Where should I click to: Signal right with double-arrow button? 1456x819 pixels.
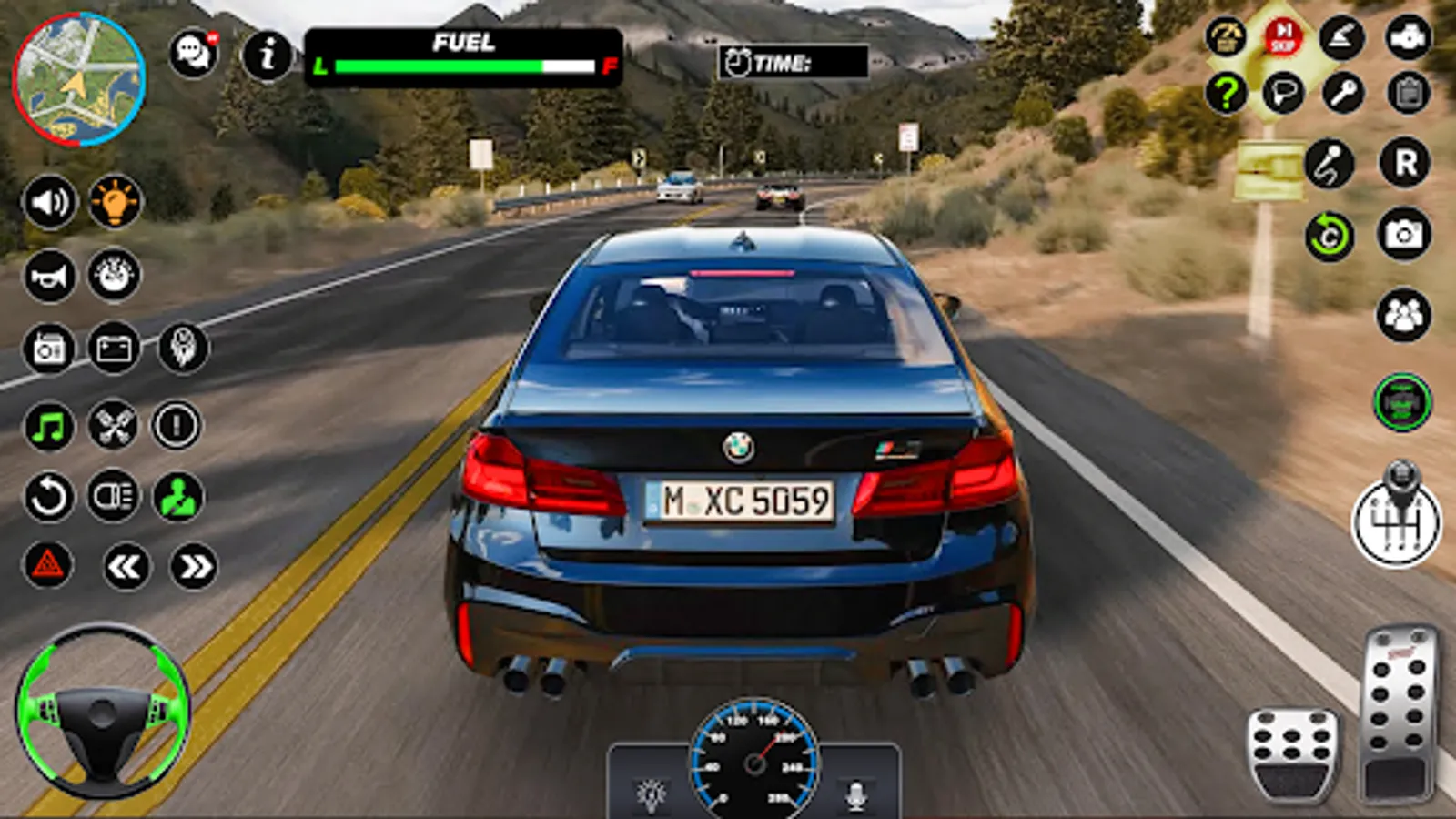[194, 567]
